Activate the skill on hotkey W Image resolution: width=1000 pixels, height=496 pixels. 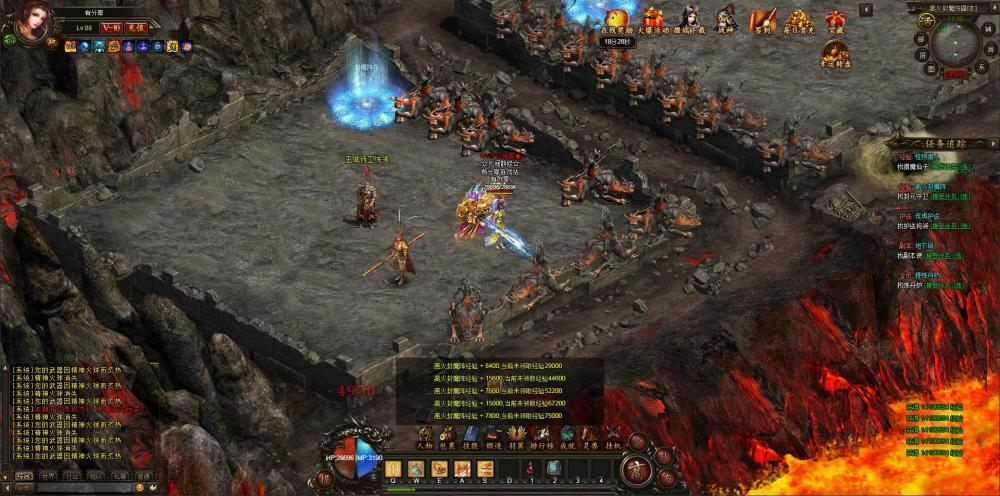(415, 468)
